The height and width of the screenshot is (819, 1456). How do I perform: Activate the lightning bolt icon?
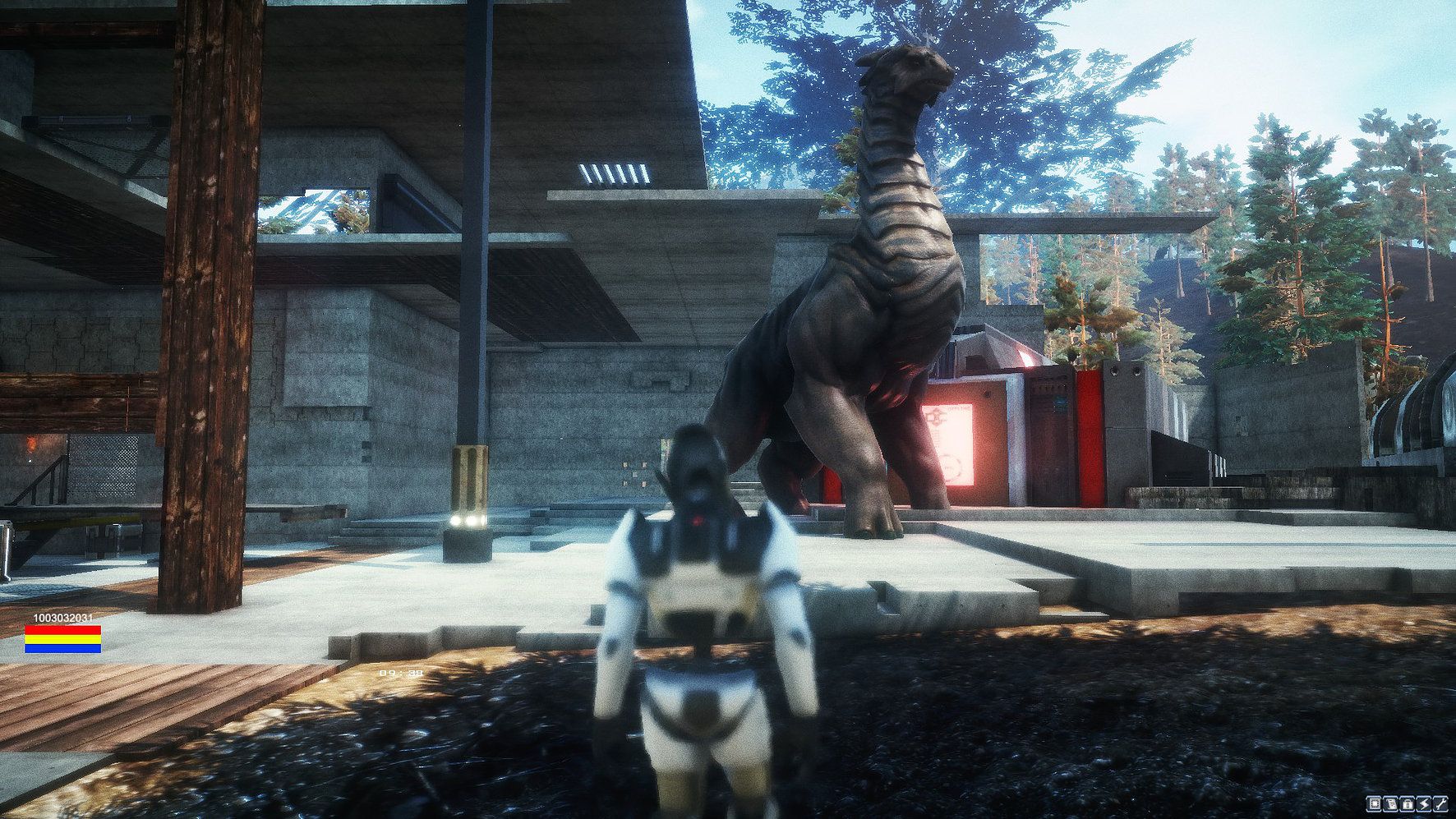pos(1424,803)
